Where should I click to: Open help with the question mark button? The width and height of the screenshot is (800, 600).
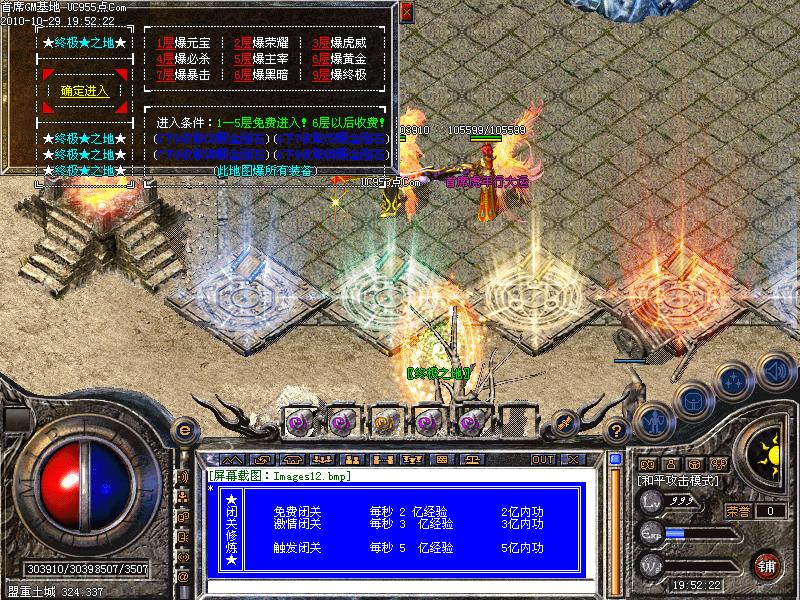tap(617, 431)
